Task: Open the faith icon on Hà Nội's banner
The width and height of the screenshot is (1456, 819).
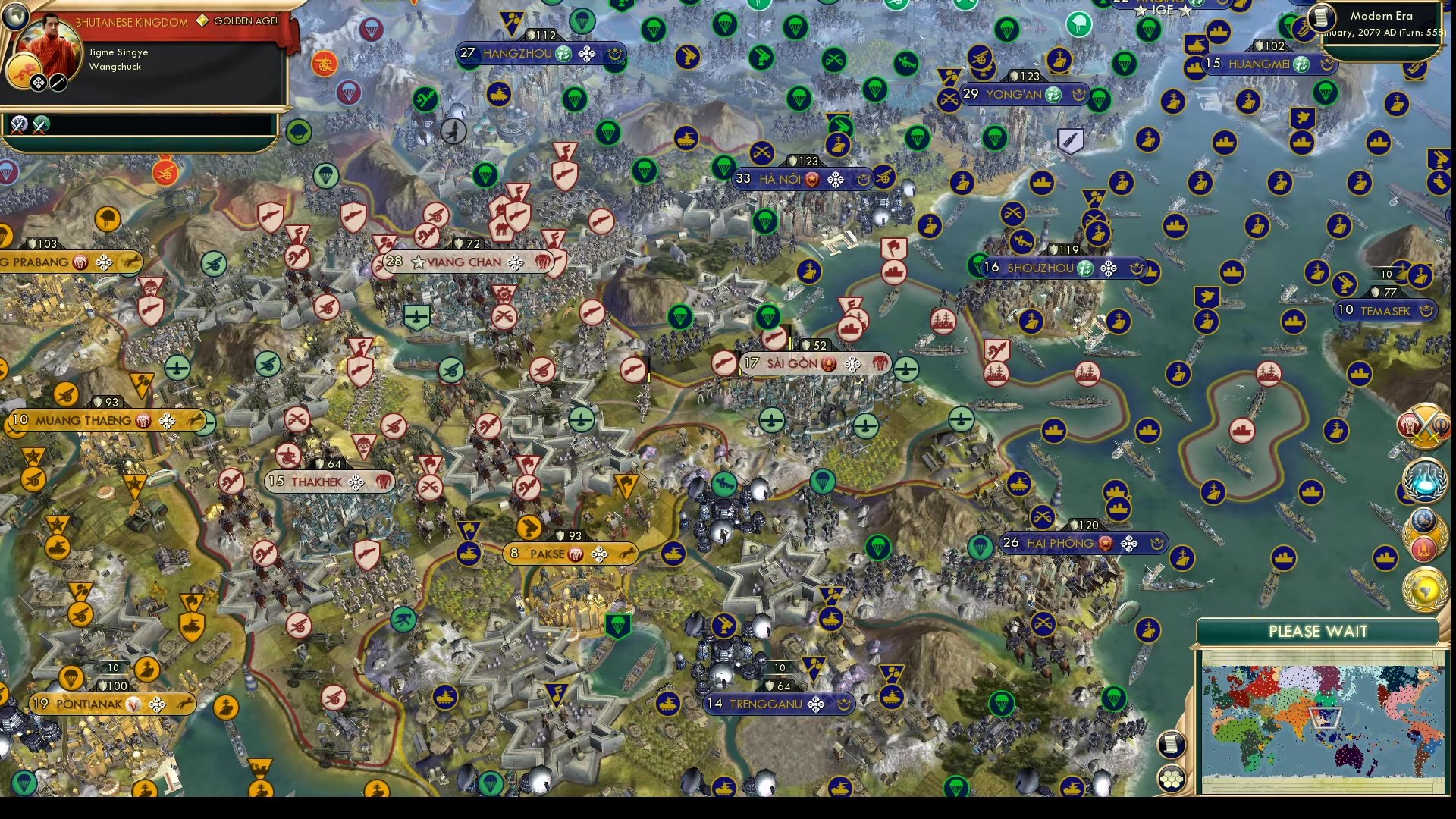Action: [864, 179]
